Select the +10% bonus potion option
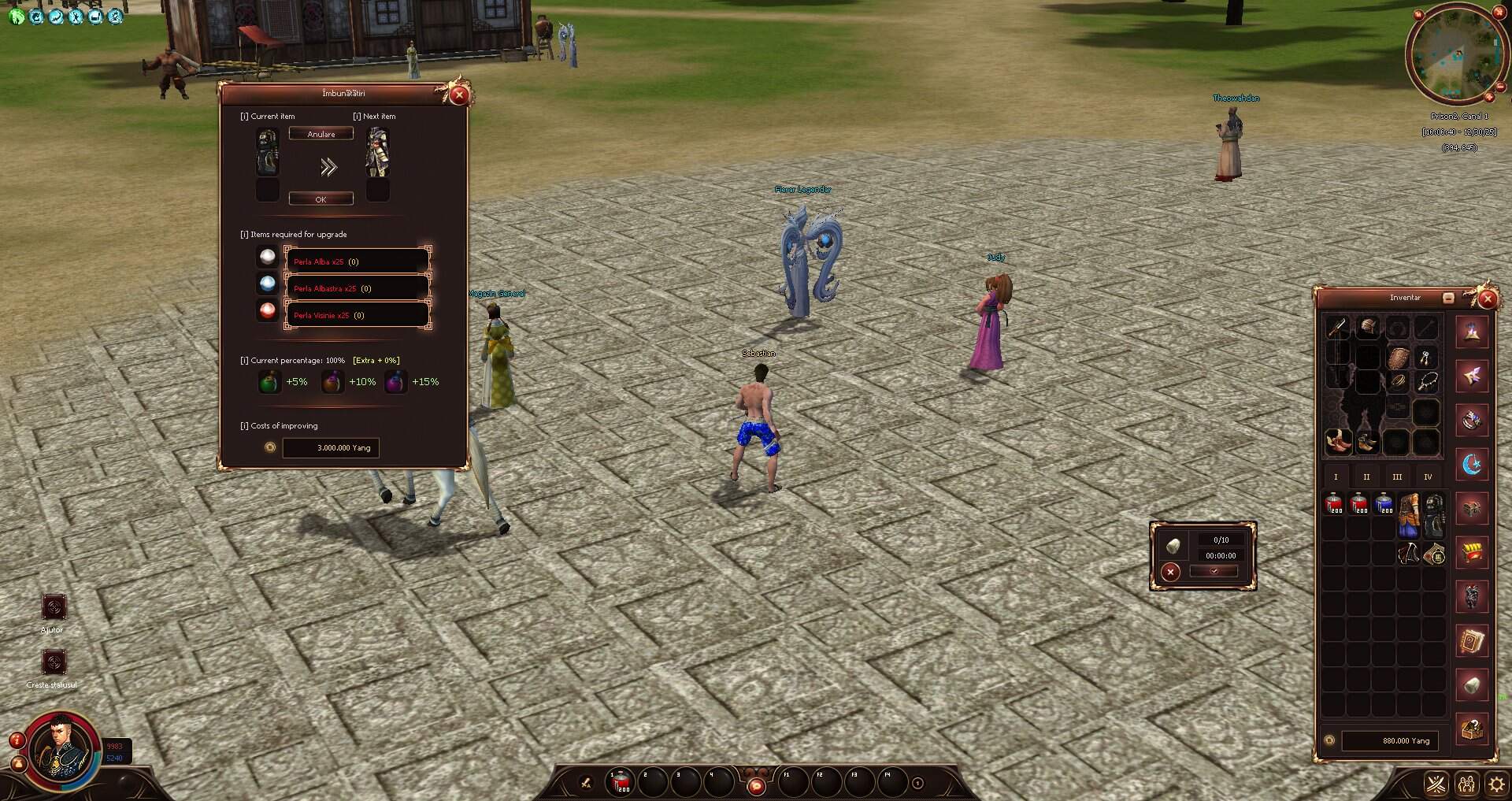 coord(332,381)
